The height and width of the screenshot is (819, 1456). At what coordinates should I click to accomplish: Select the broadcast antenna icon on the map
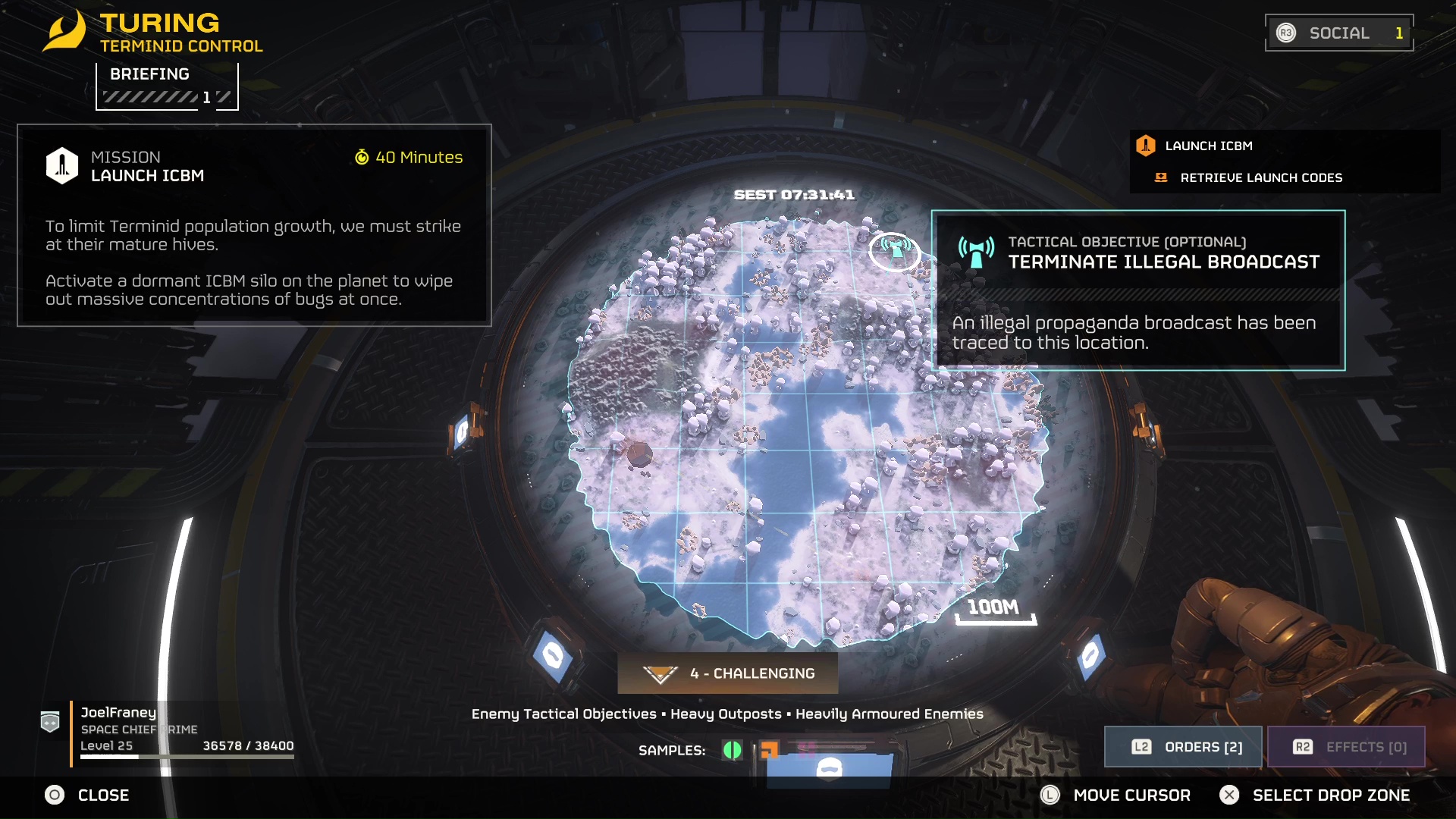895,249
